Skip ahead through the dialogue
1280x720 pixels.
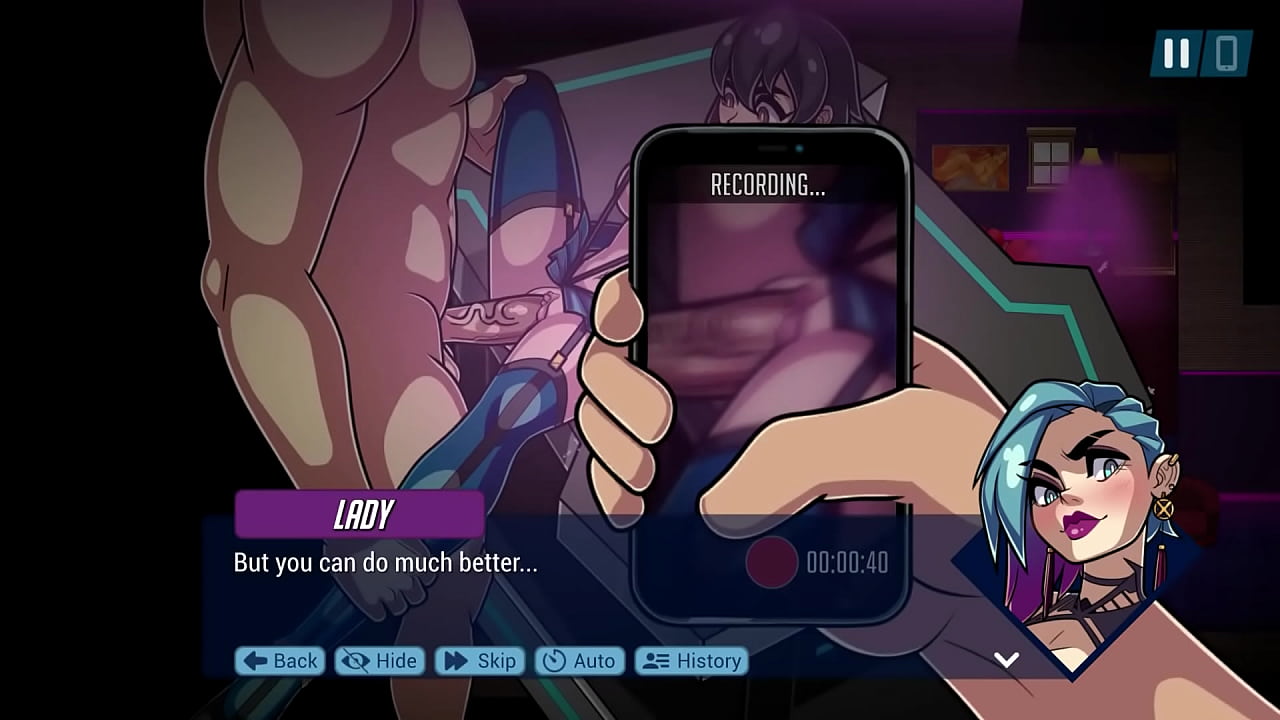tap(480, 661)
